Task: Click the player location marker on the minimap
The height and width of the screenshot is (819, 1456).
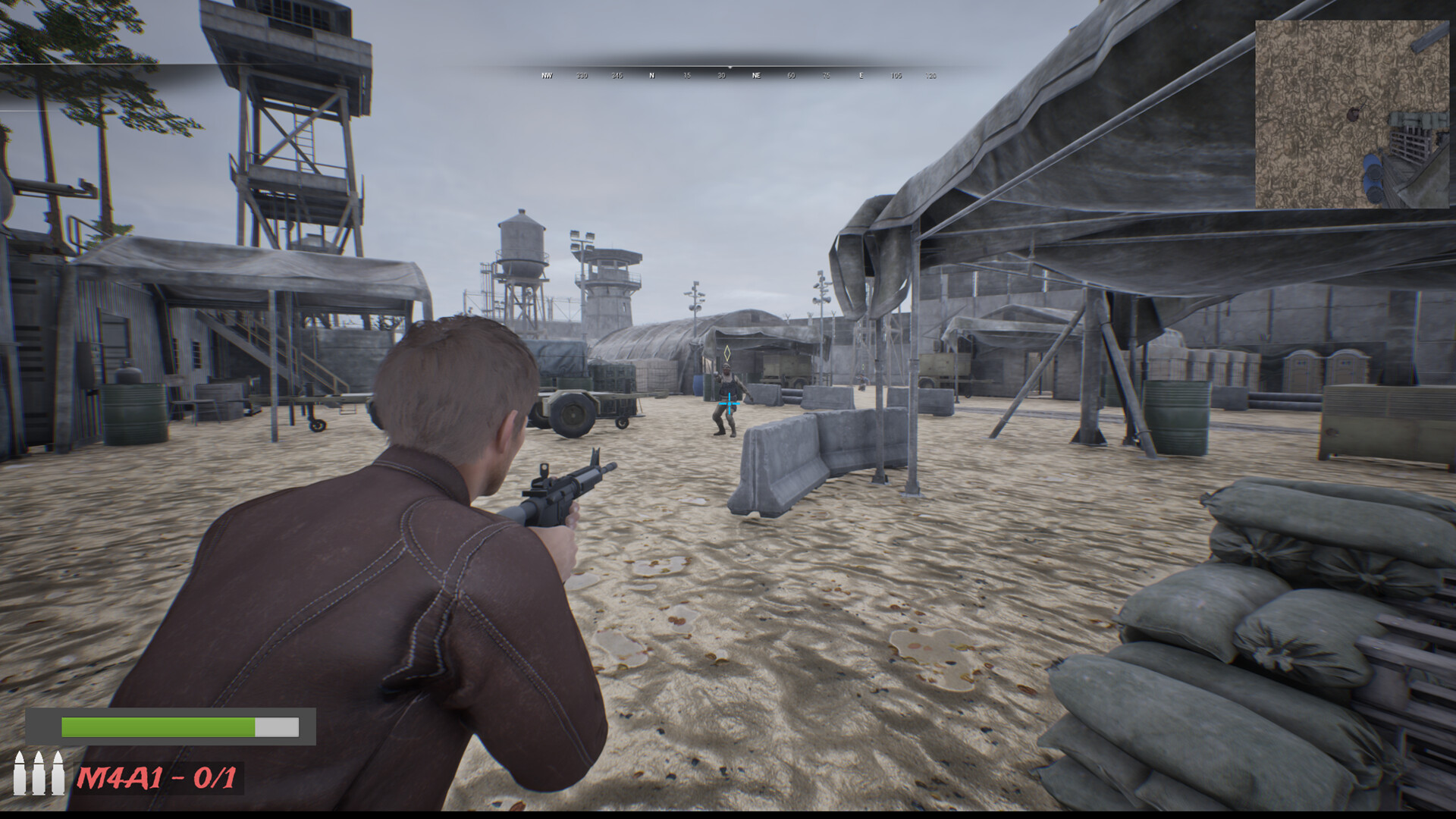Action: (1354, 115)
